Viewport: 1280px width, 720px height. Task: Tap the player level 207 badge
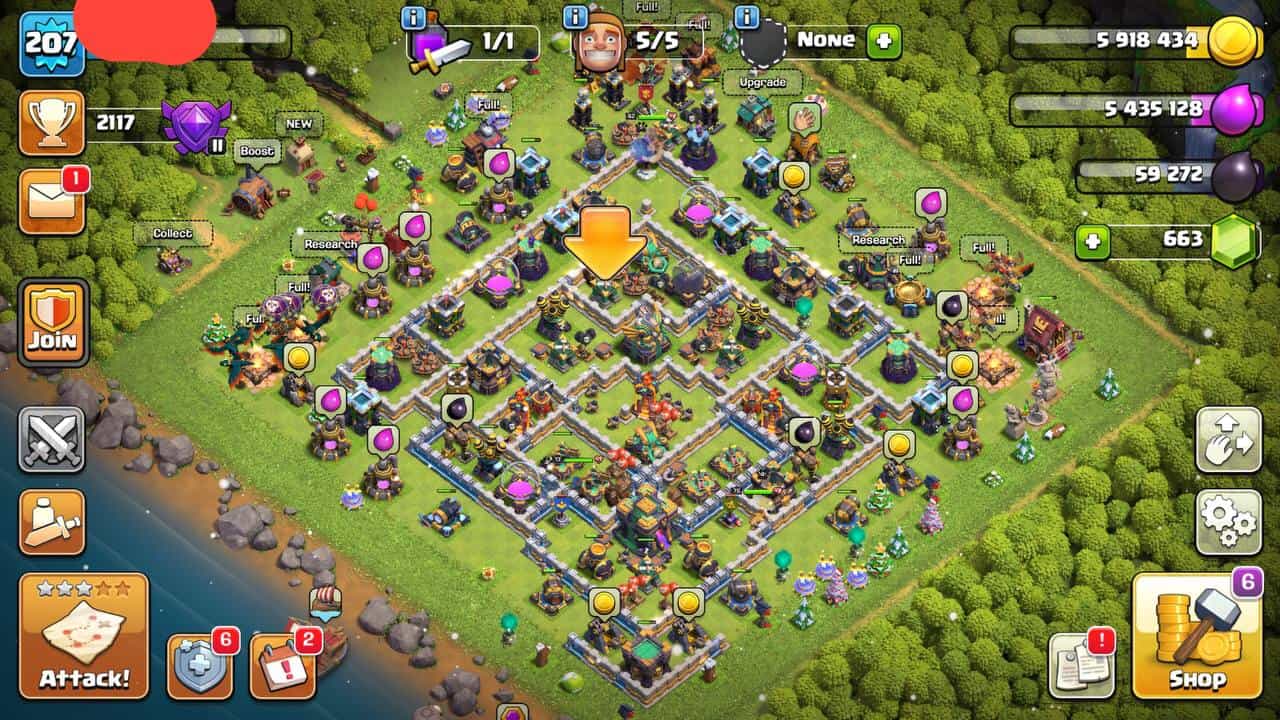(51, 43)
